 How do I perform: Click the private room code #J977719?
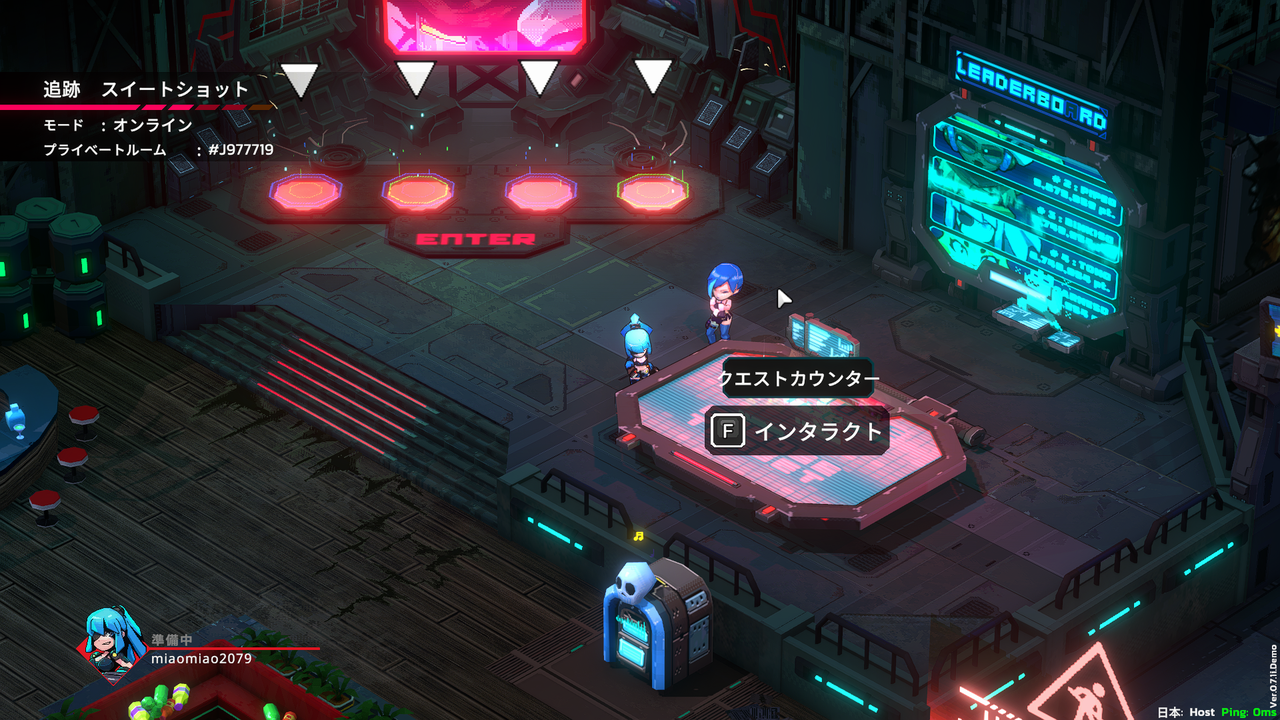pos(240,147)
